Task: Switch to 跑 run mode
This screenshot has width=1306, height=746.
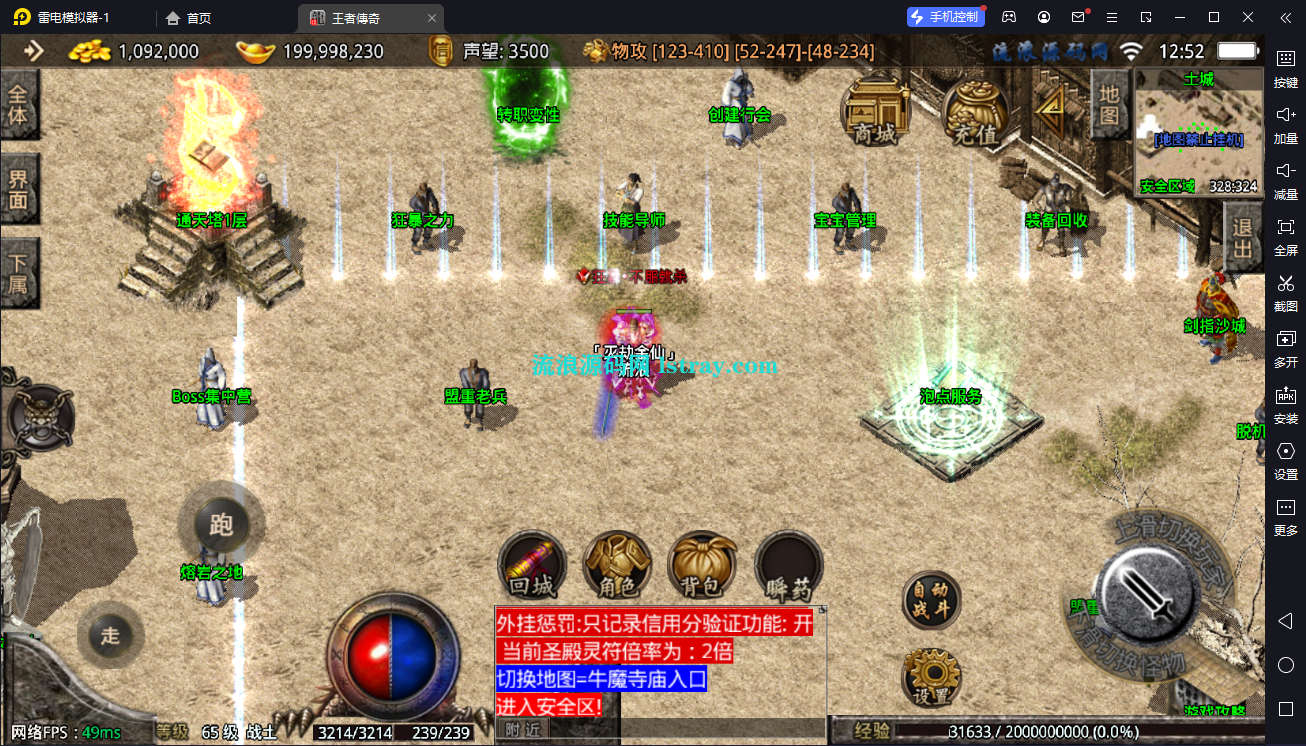Action: (221, 525)
